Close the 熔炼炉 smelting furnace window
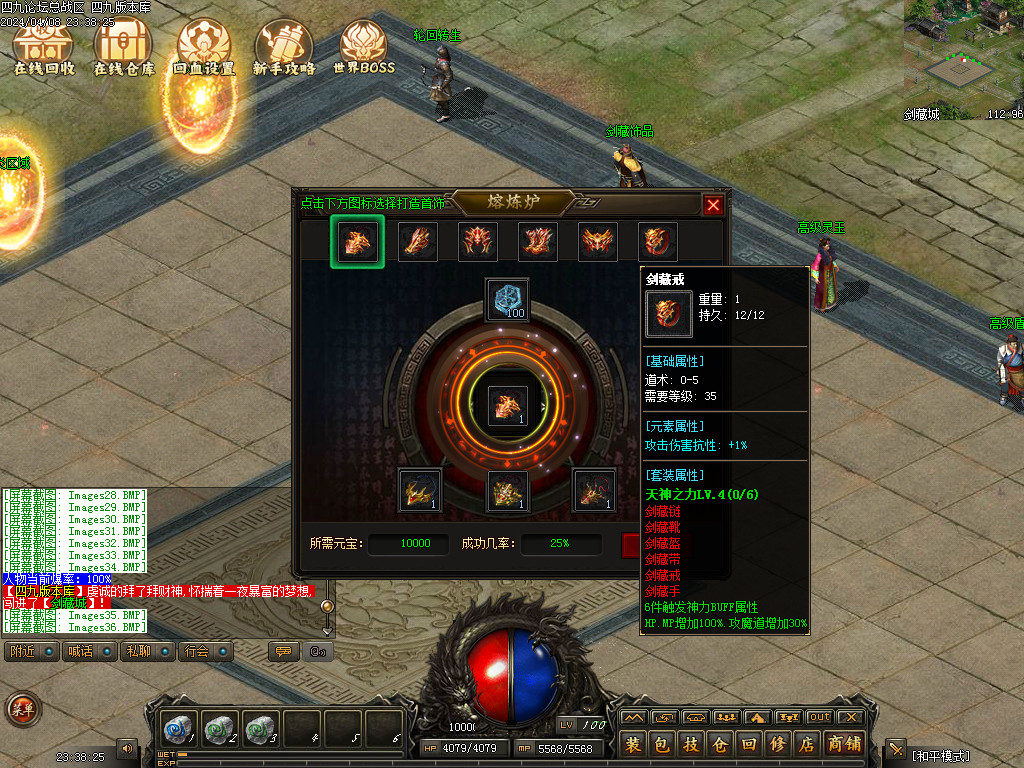Viewport: 1024px width, 768px height. tap(713, 205)
